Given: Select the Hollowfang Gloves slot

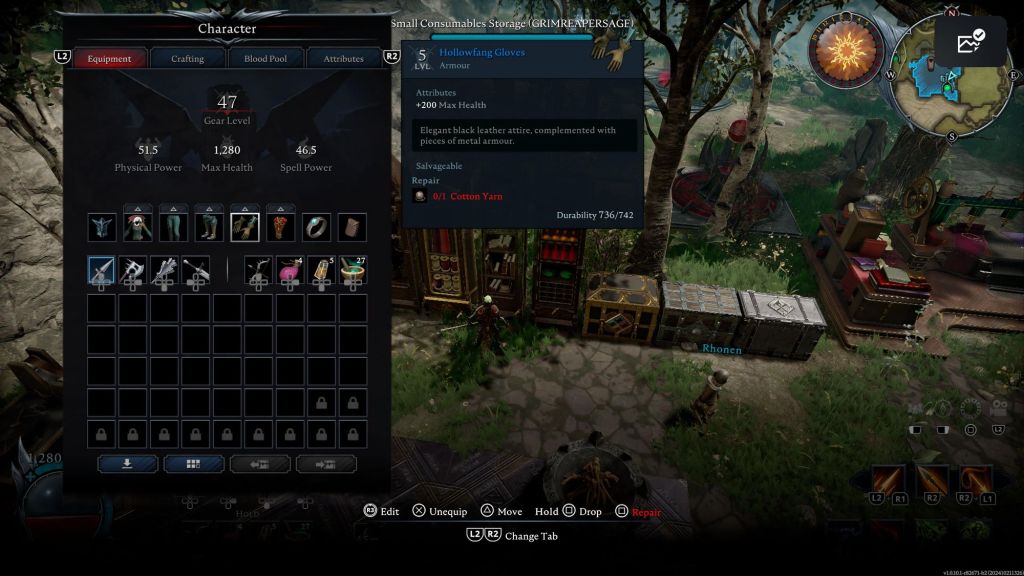Looking at the screenshot, I should [245, 227].
